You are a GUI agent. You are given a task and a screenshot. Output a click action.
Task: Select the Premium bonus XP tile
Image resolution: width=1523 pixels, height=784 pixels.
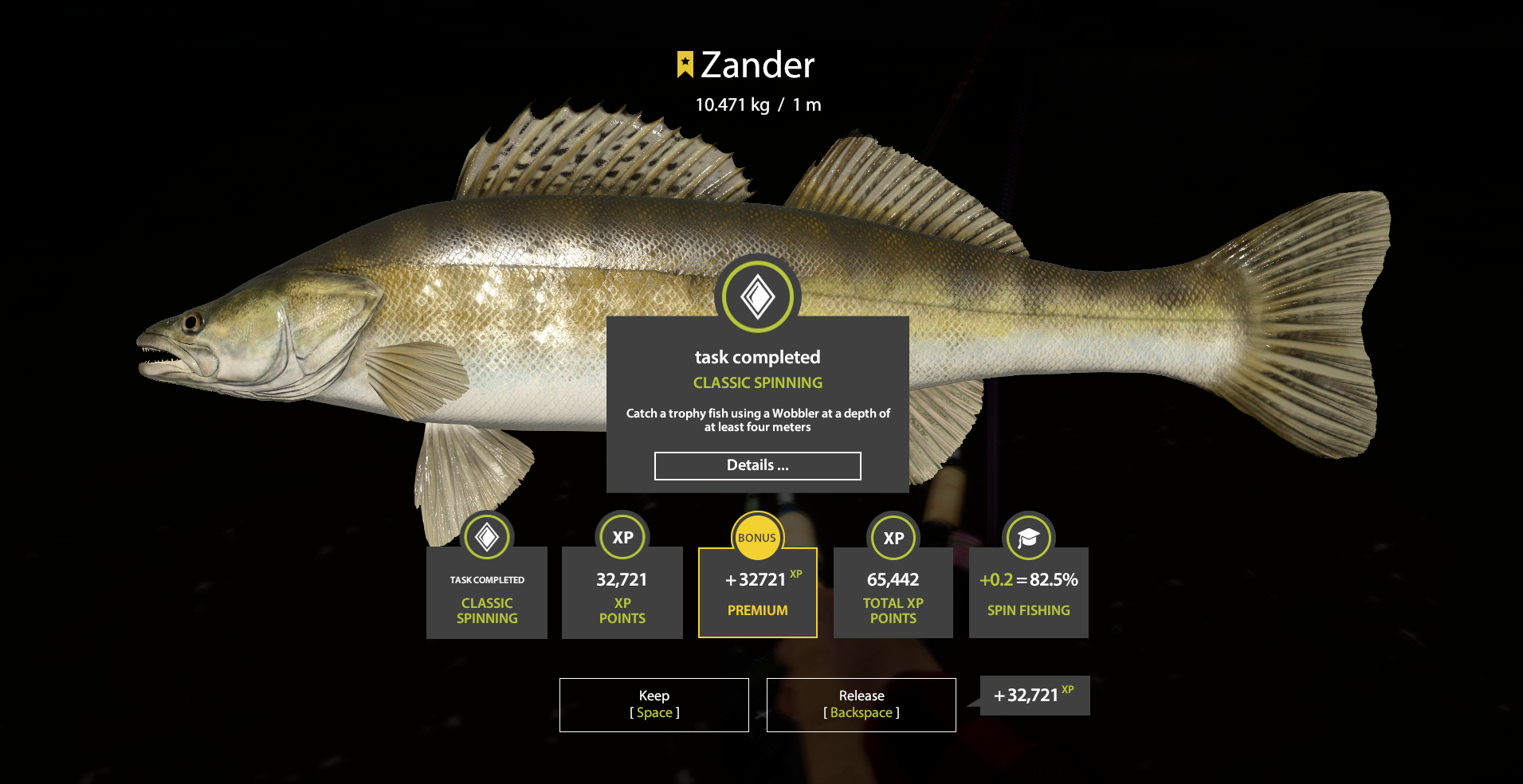757,593
